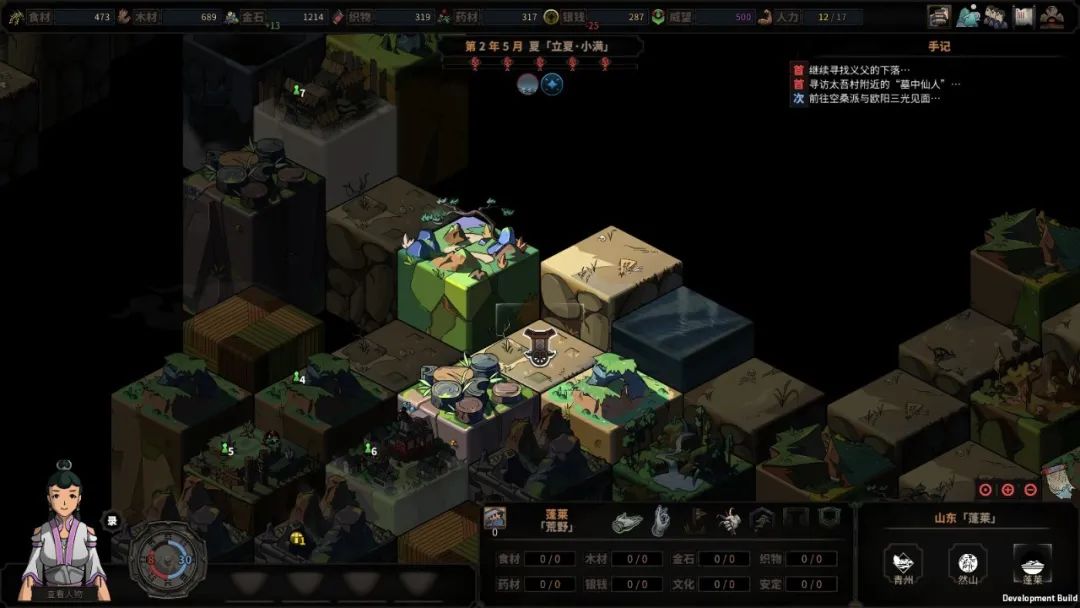The width and height of the screenshot is (1080, 608).
Task: Travel to the 青州 location
Action: (903, 565)
